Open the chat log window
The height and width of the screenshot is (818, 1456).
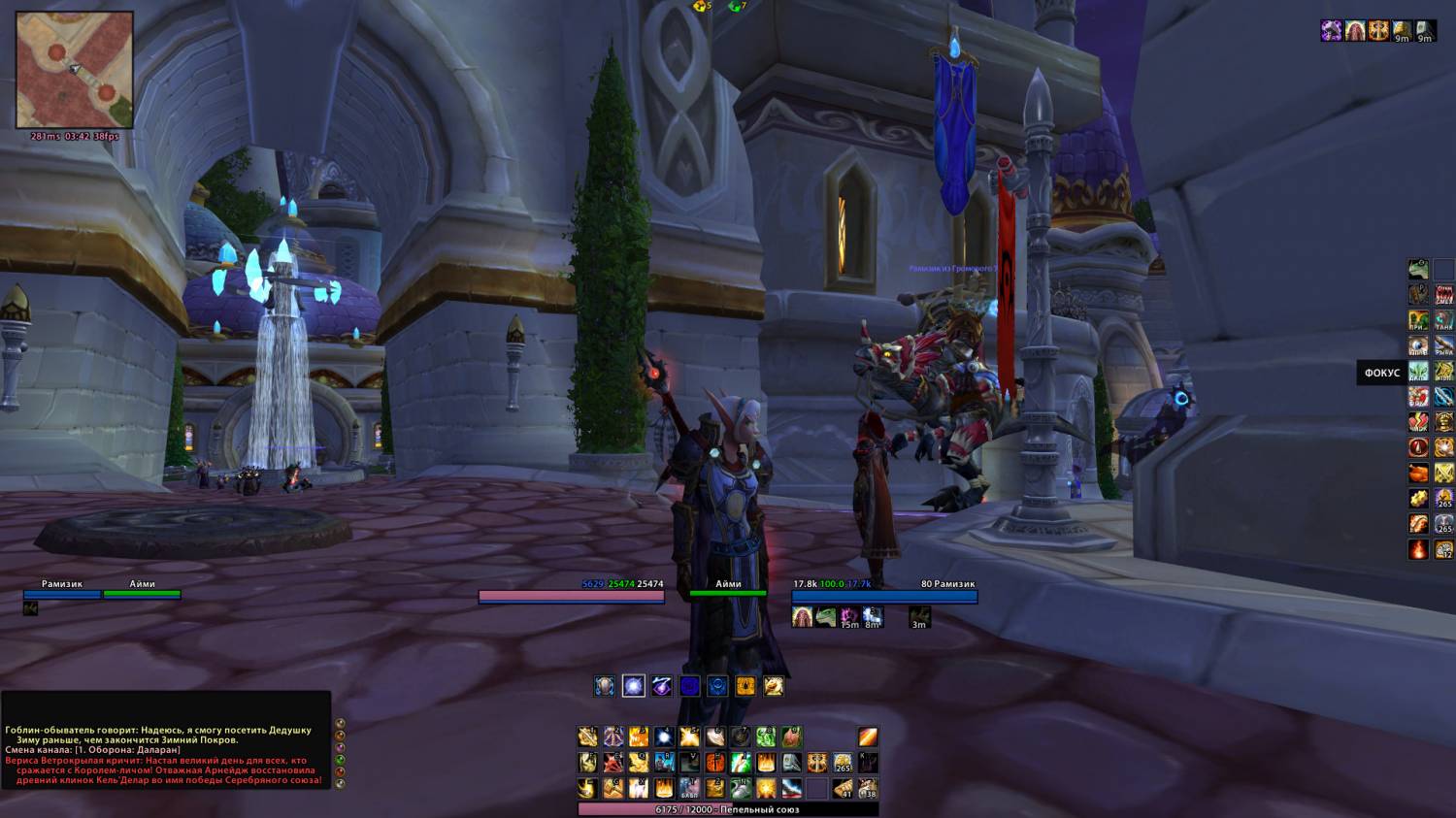point(165,753)
